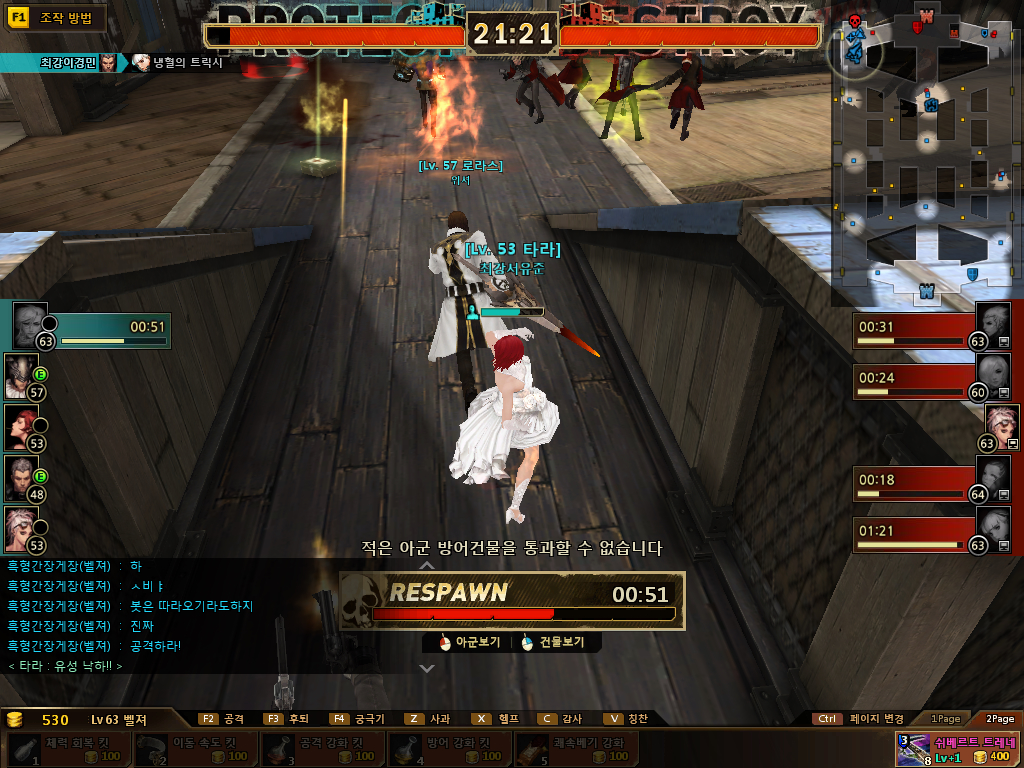Switch to the 1Page item tab
The width and height of the screenshot is (1024, 768).
[945, 719]
